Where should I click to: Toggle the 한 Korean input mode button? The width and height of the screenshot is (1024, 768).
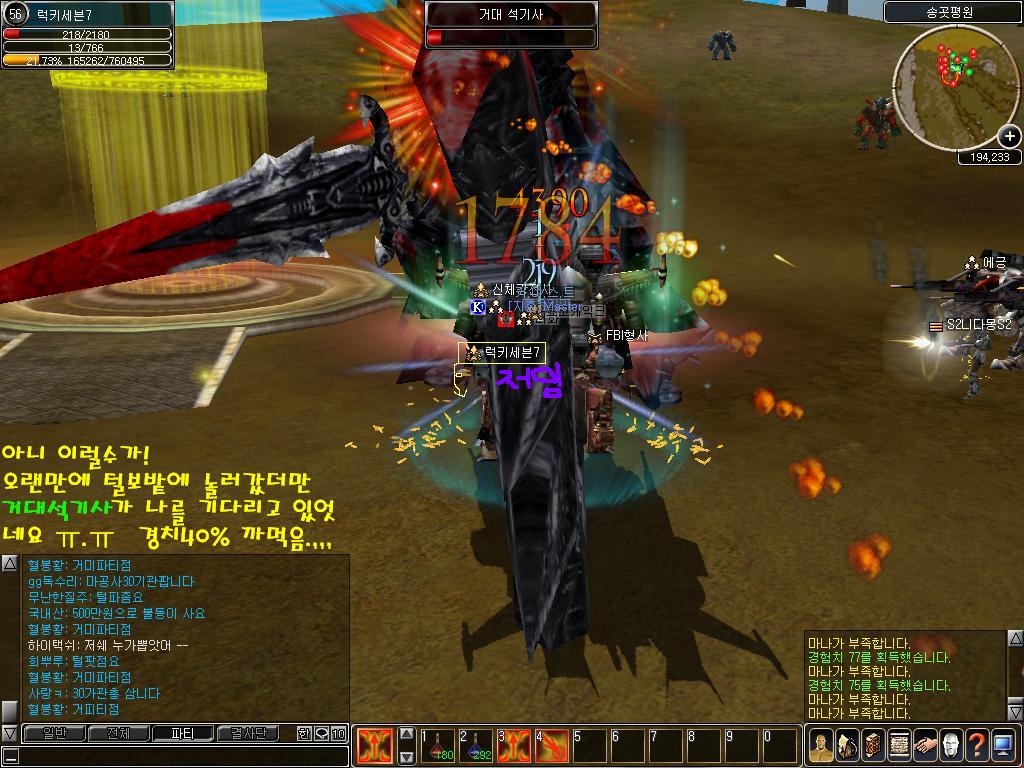coord(304,734)
